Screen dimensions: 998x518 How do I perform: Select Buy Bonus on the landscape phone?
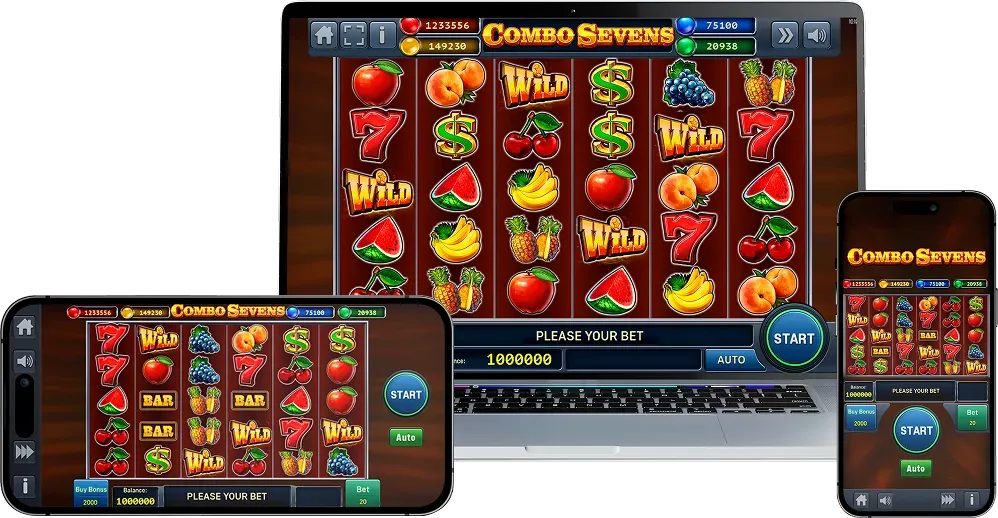90,495
